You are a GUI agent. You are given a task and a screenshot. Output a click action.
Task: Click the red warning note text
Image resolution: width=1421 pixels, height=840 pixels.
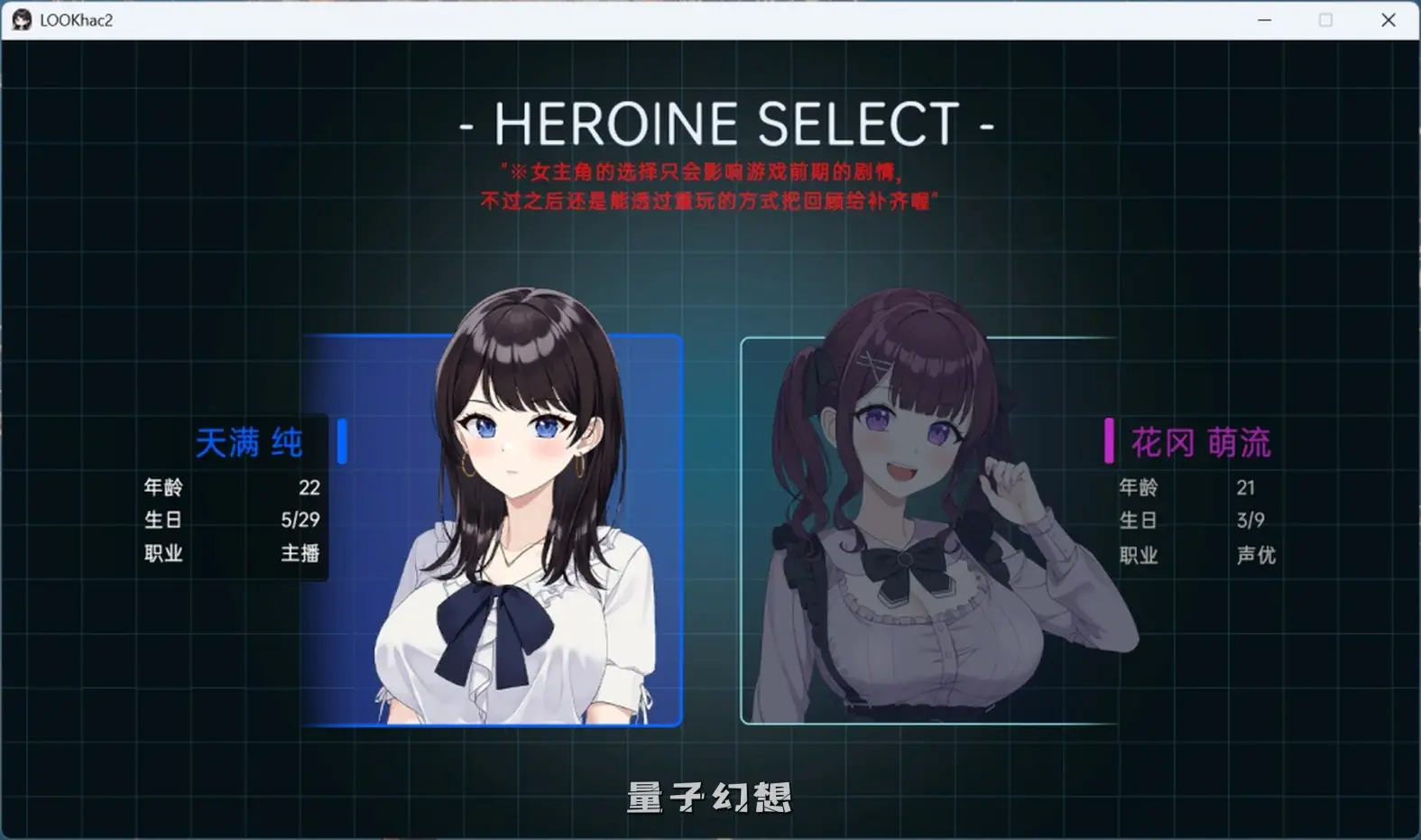(710, 185)
